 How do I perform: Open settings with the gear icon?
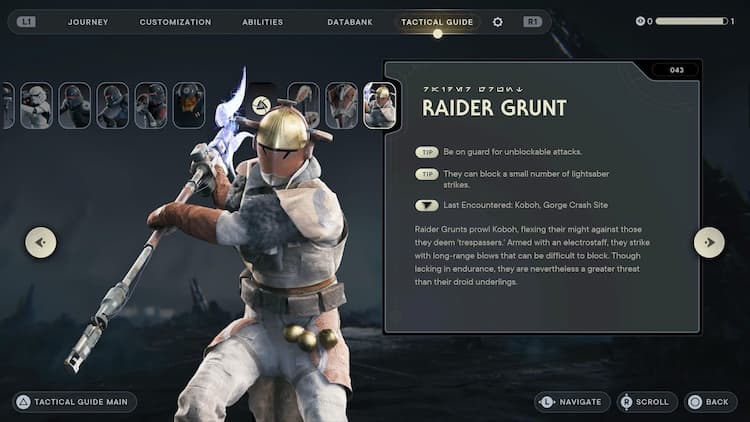click(498, 22)
